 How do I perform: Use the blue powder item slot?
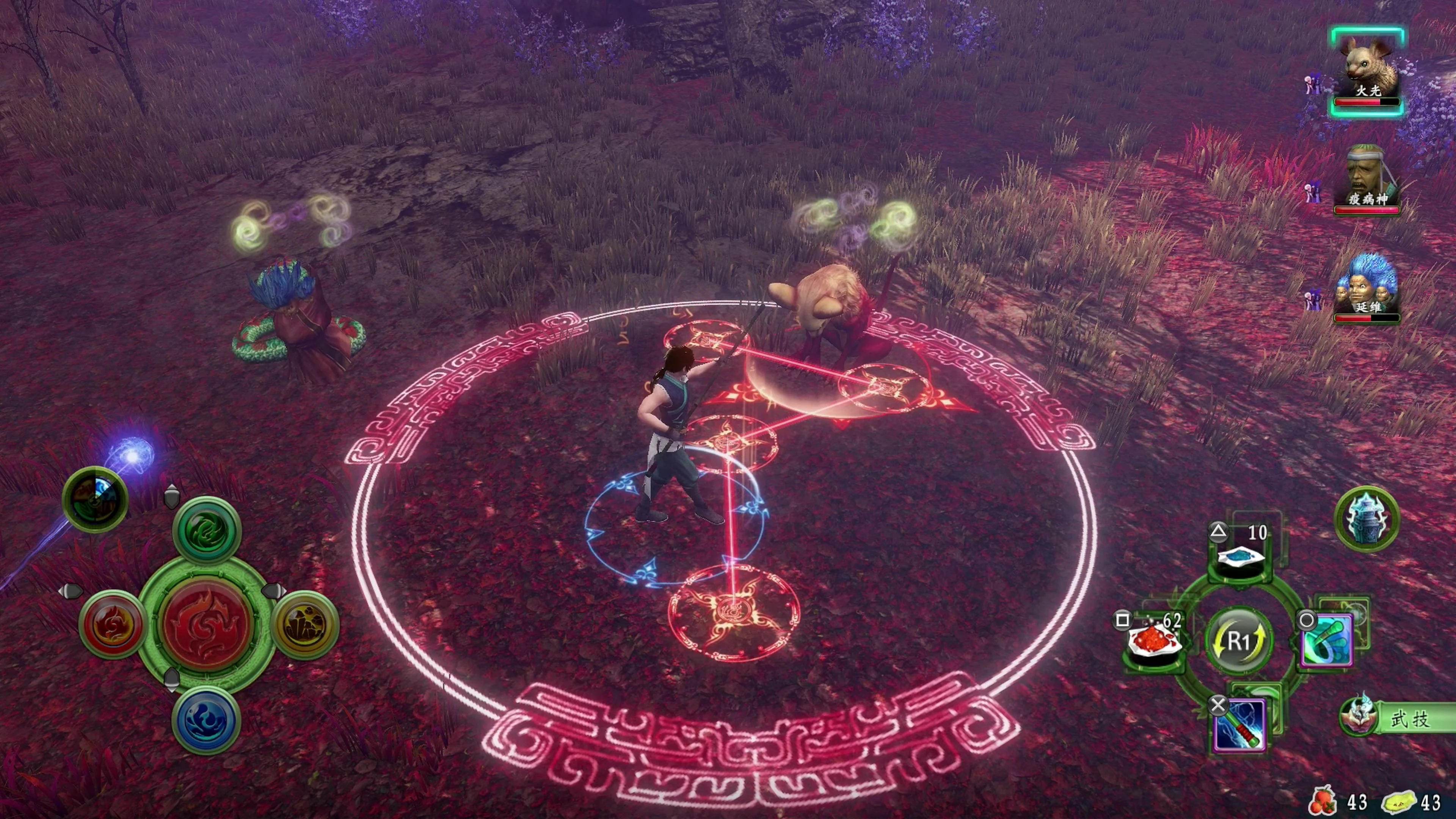coord(1241,557)
